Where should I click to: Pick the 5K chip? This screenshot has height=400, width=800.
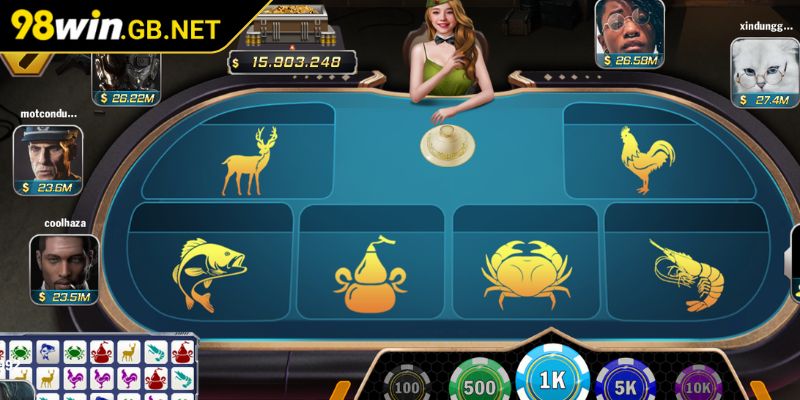[625, 383]
